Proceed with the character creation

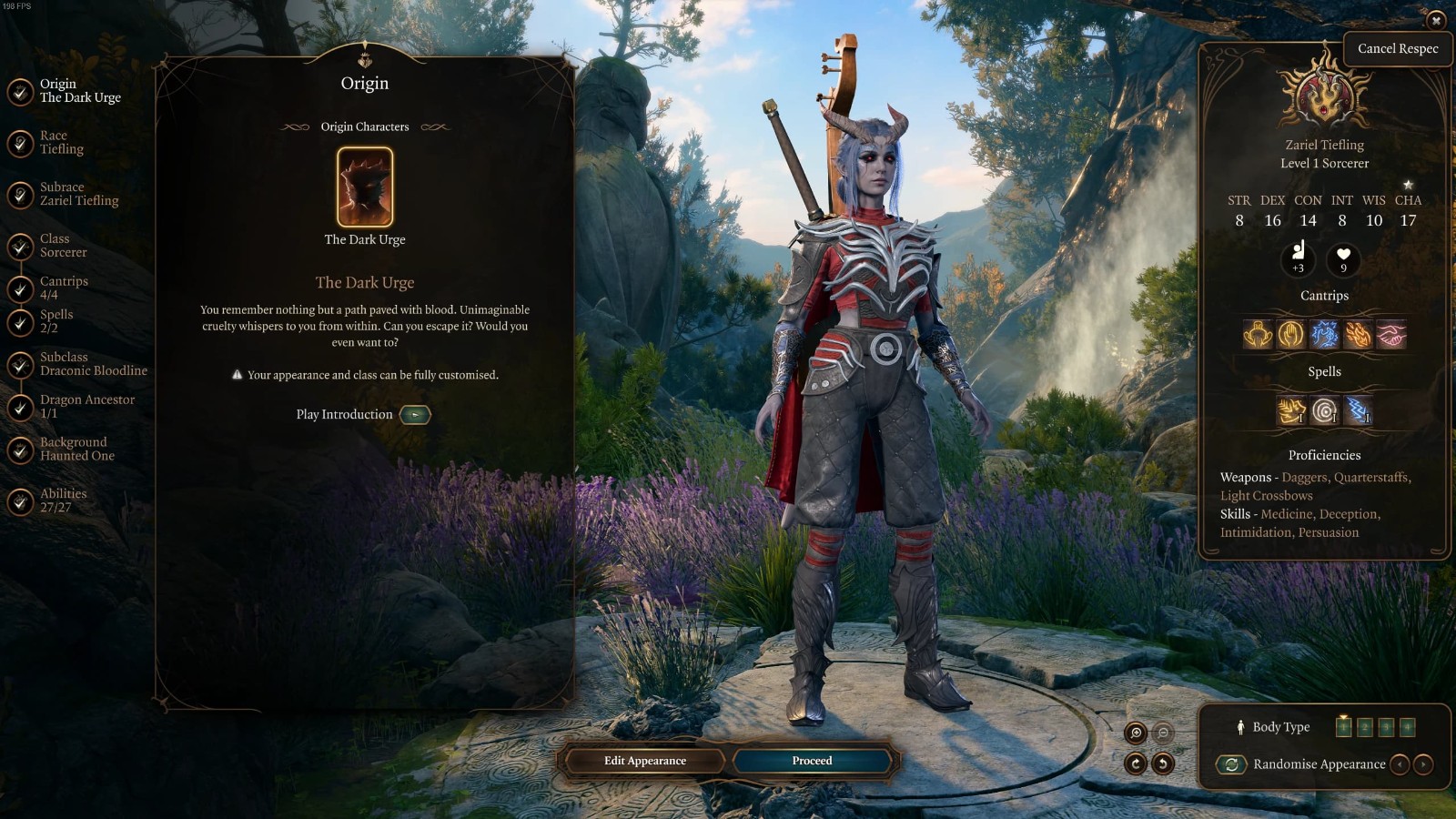click(812, 761)
